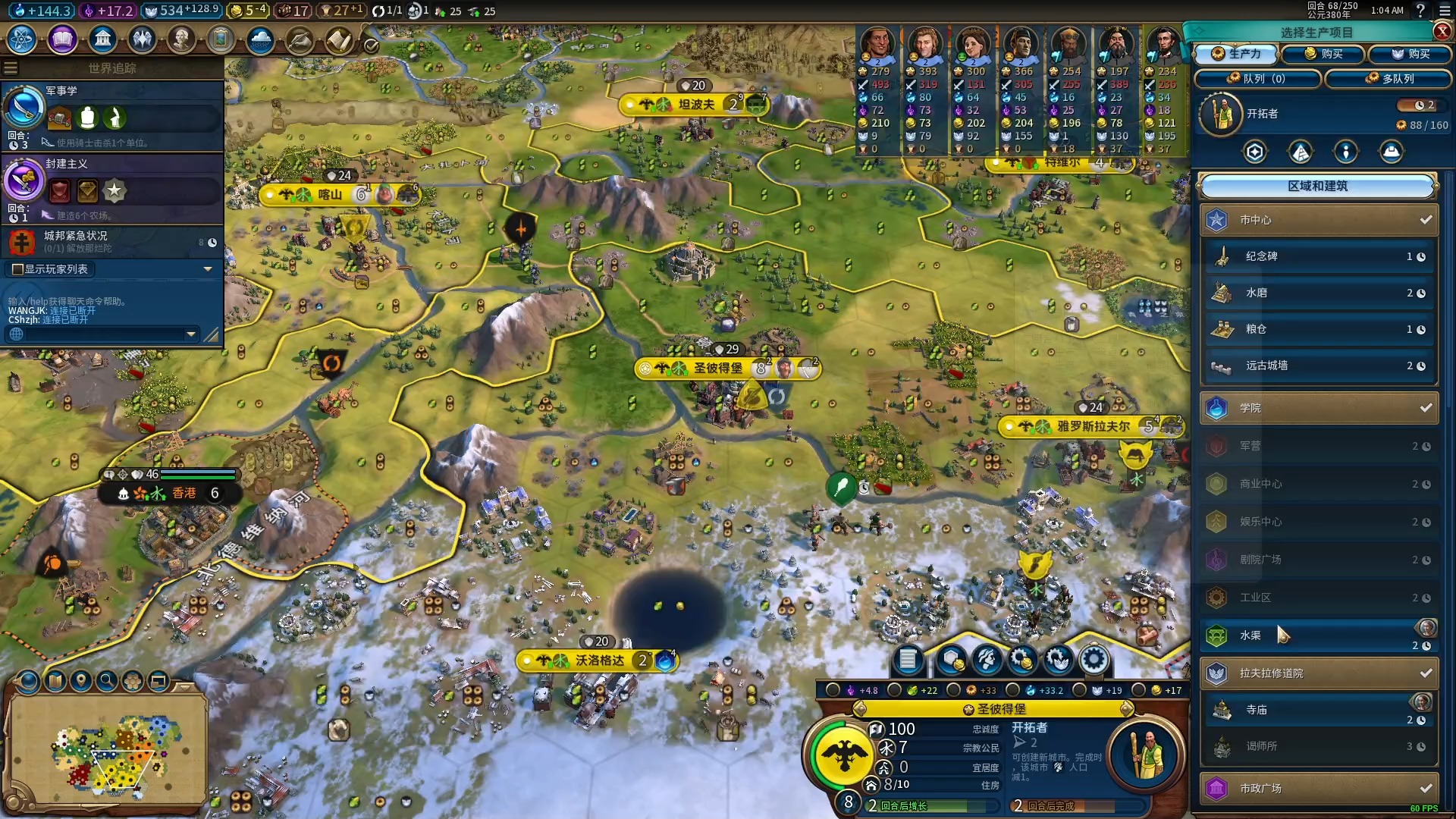1456x819 pixels.
Task: Select the 圣彼得堡 city banner
Action: click(718, 369)
